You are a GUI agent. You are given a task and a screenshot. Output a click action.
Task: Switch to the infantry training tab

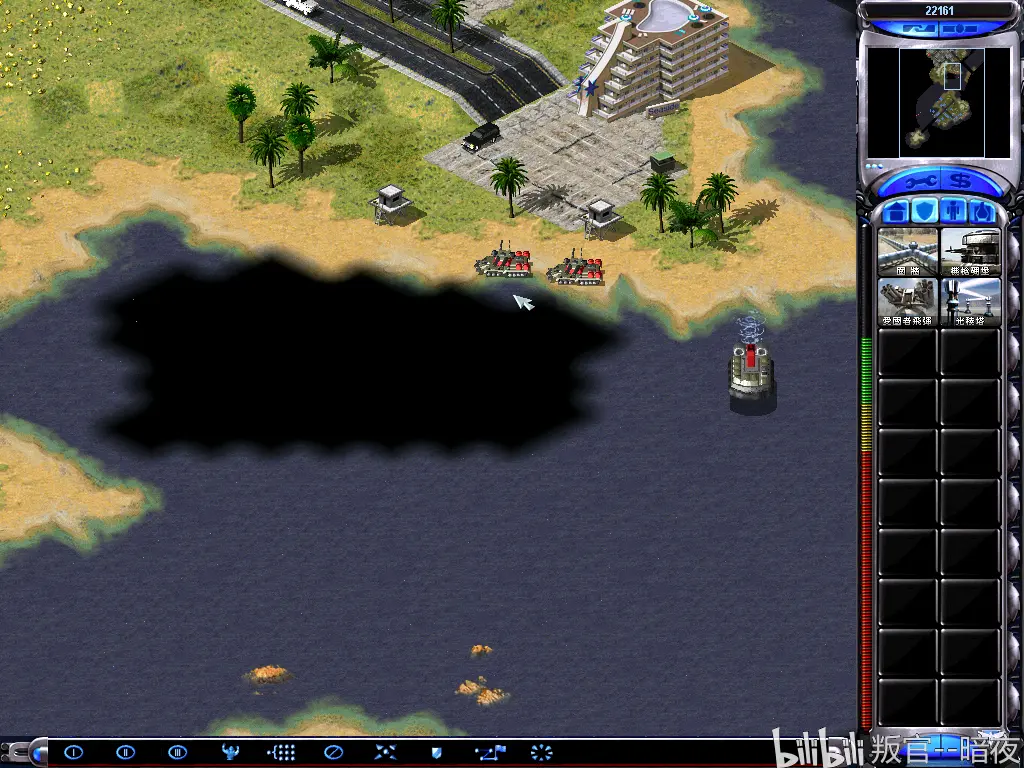pyautogui.click(x=953, y=211)
